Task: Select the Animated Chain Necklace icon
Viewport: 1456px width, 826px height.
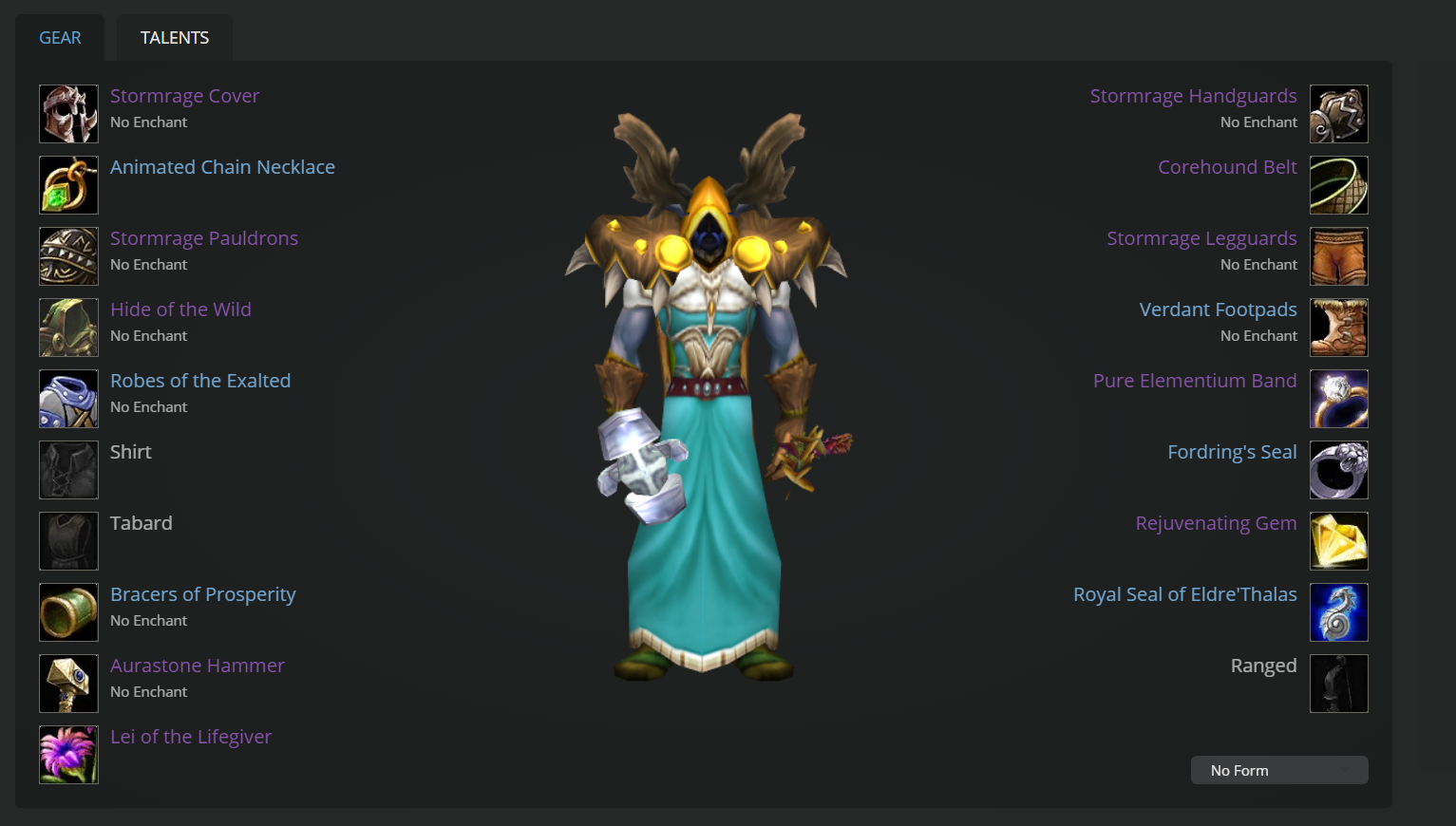Action: pos(67,184)
